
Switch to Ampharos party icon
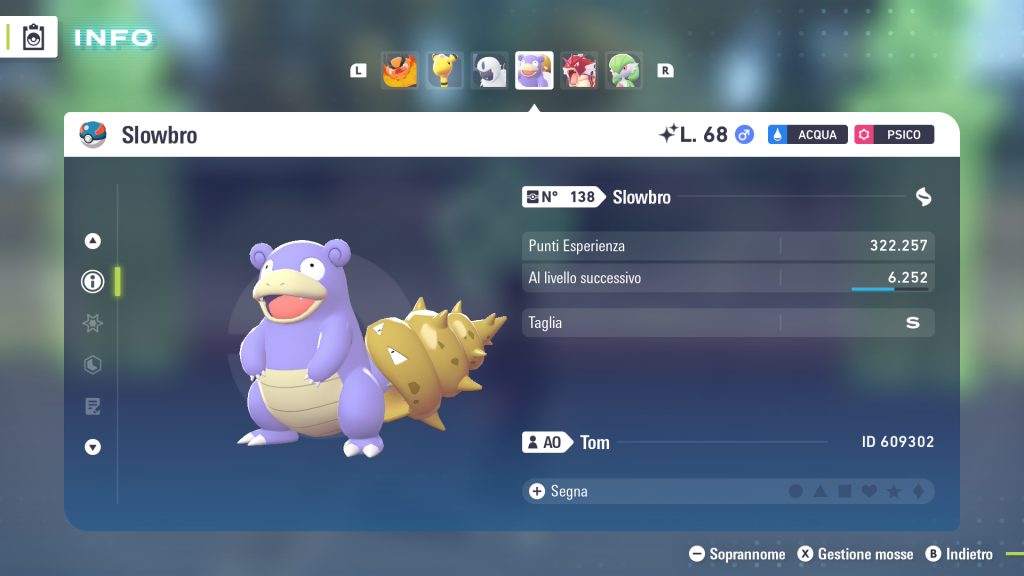point(444,71)
